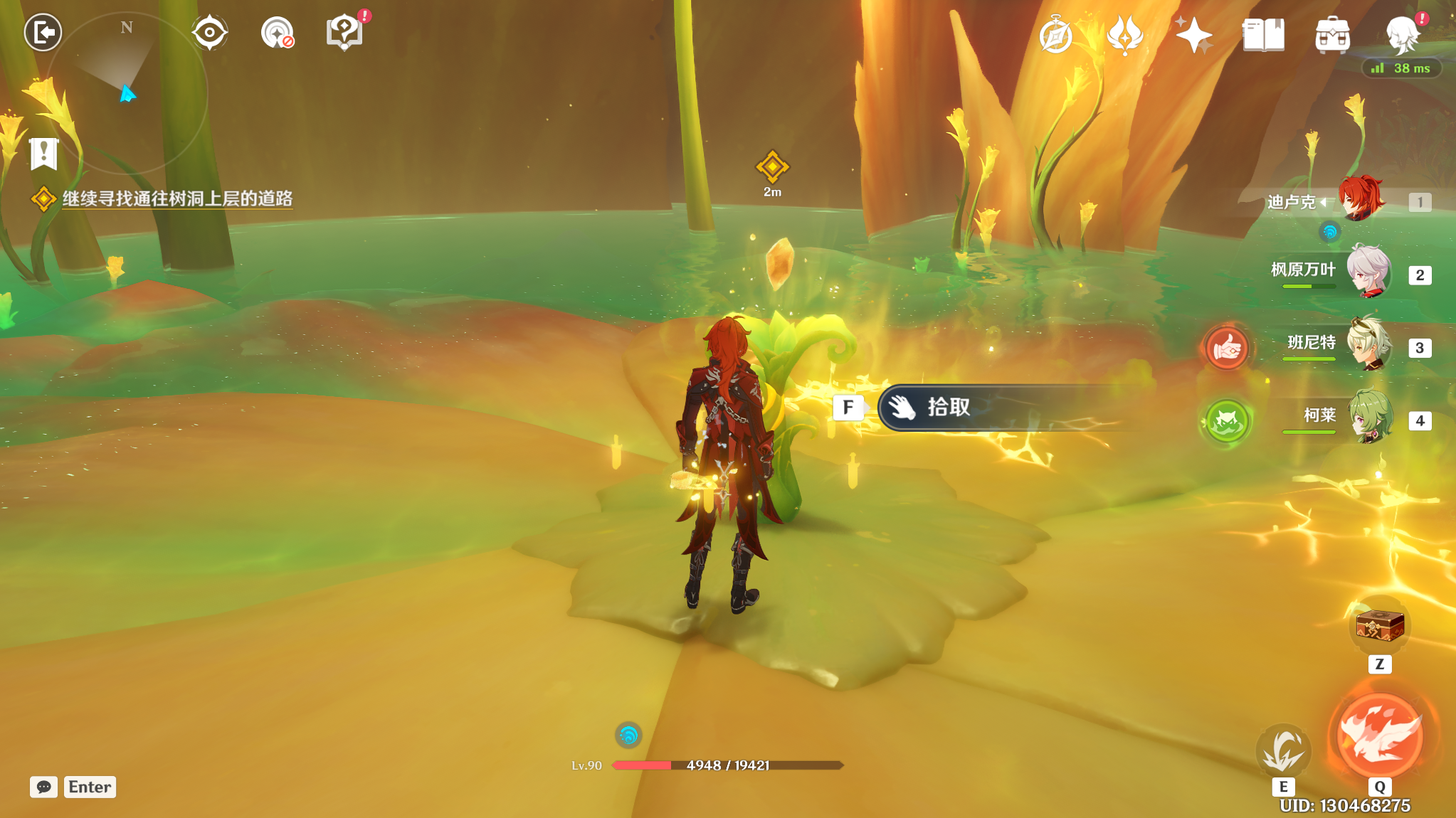Click the exit arrow icon in top-left

[43, 32]
